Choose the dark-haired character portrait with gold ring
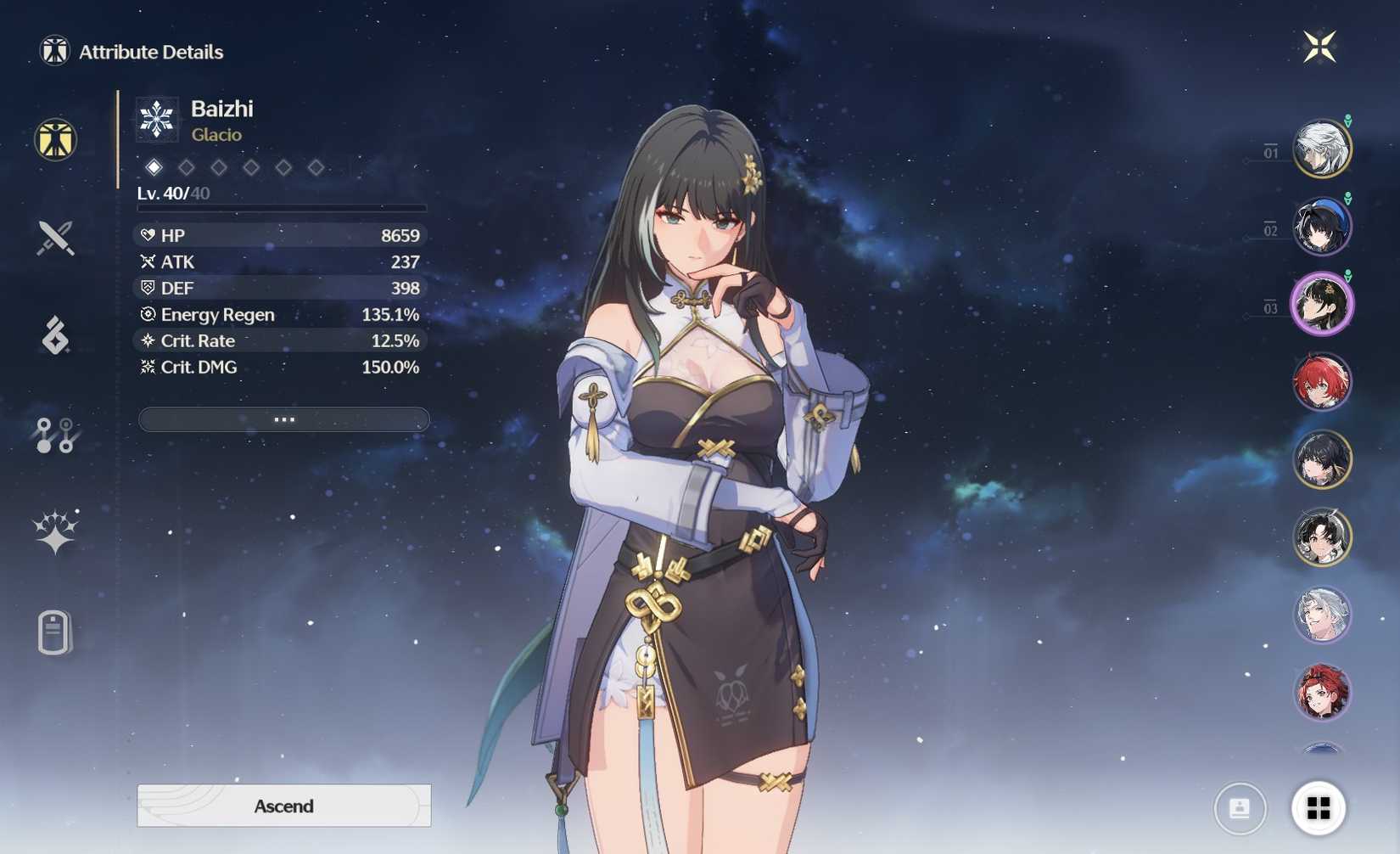Screen dimensions: 1400x854 pos(1321,459)
